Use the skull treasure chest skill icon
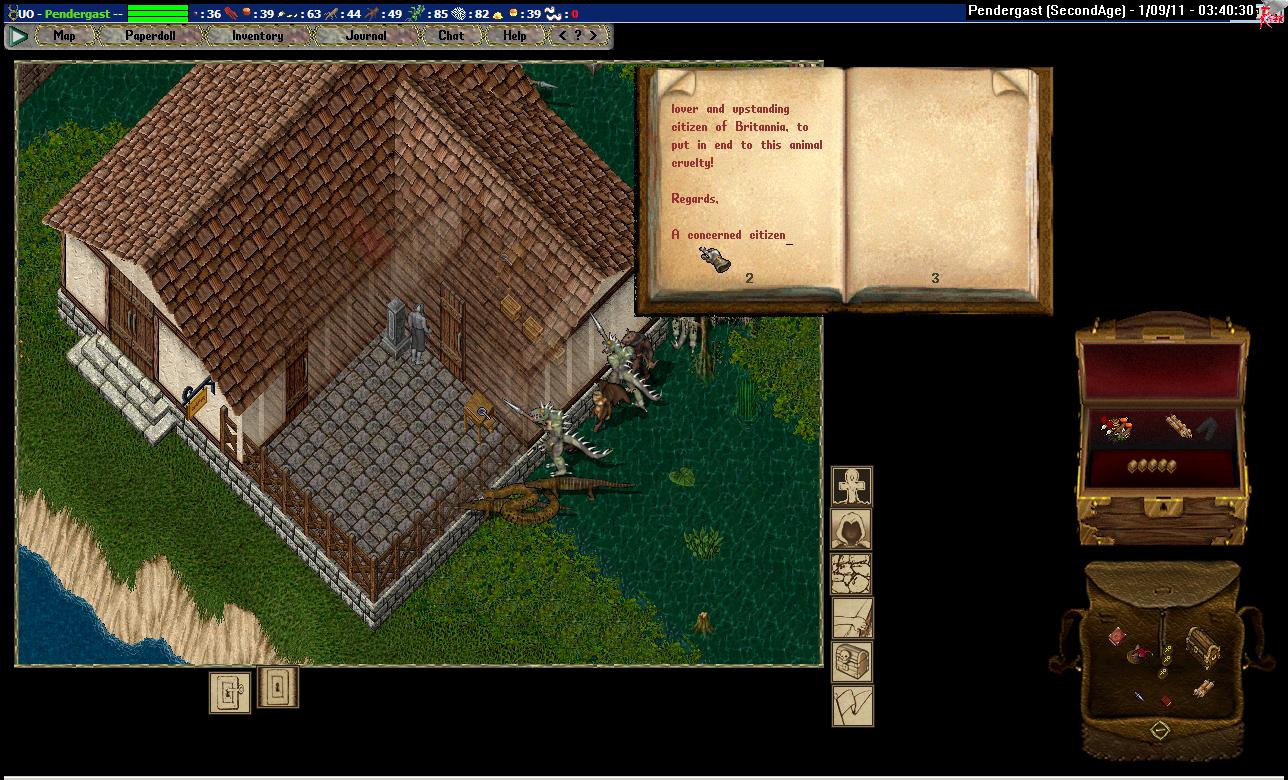 pyautogui.click(x=852, y=662)
